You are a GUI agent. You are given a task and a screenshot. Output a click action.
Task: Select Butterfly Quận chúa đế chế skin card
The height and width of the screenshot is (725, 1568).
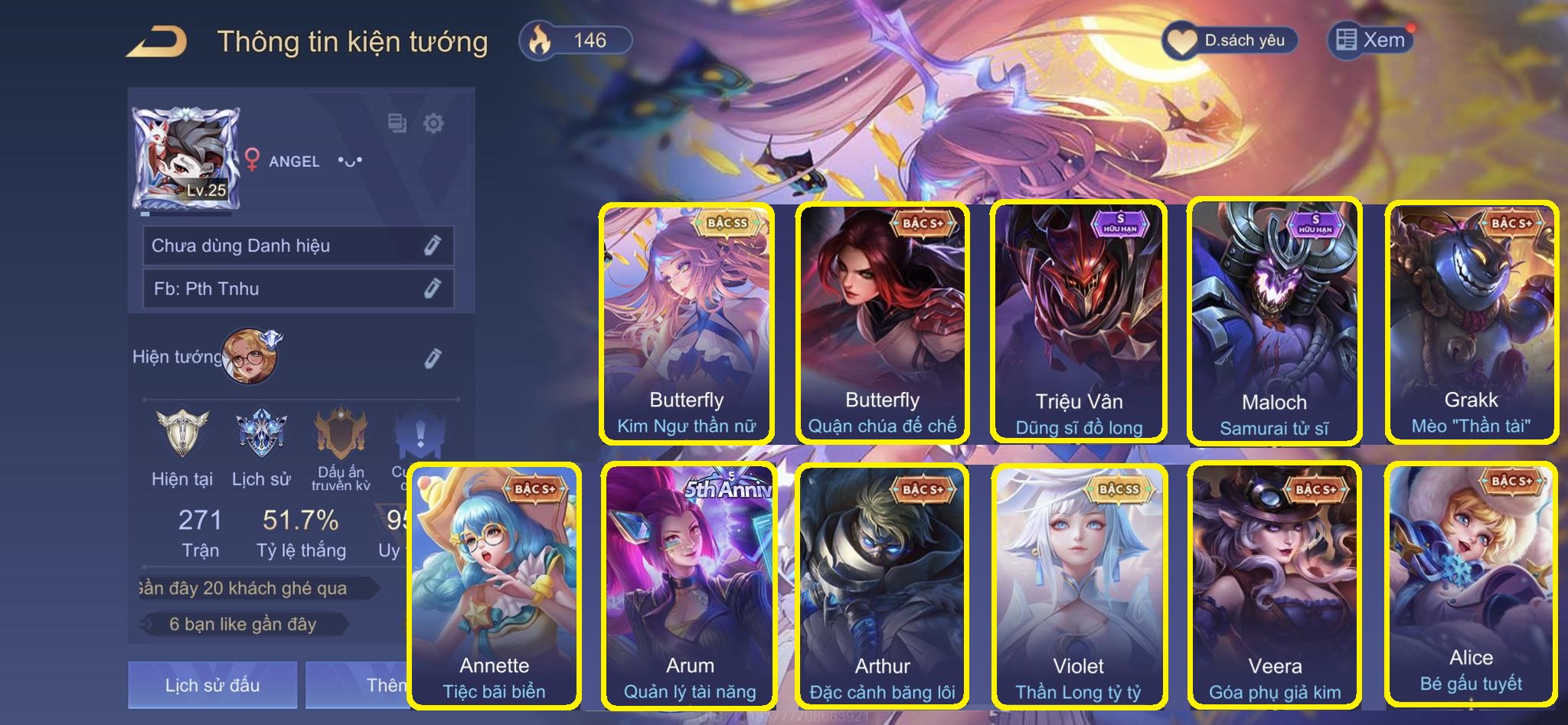tap(882, 323)
